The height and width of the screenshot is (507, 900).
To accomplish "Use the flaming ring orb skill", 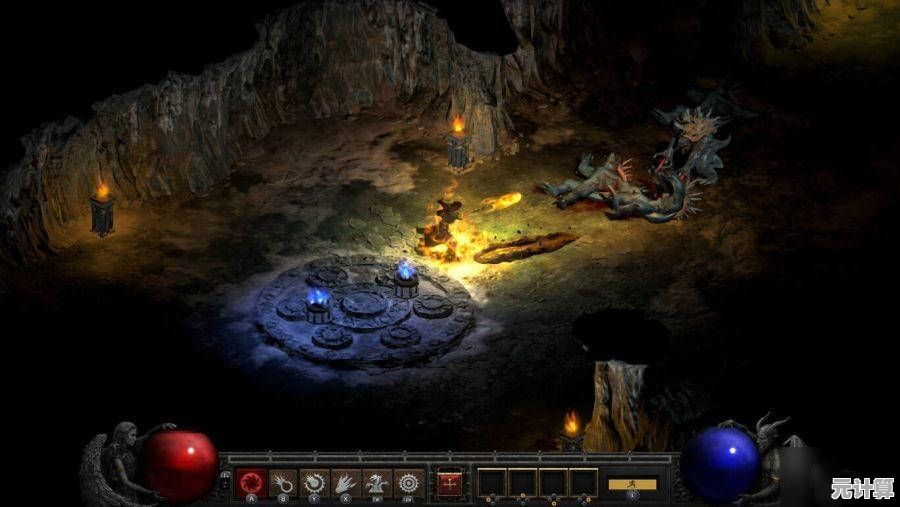I will click(314, 483).
